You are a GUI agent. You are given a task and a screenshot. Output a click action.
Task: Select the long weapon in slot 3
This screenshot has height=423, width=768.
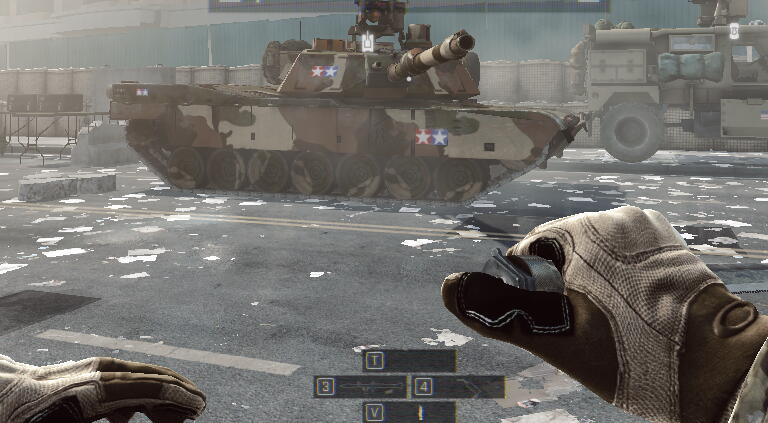click(x=371, y=387)
